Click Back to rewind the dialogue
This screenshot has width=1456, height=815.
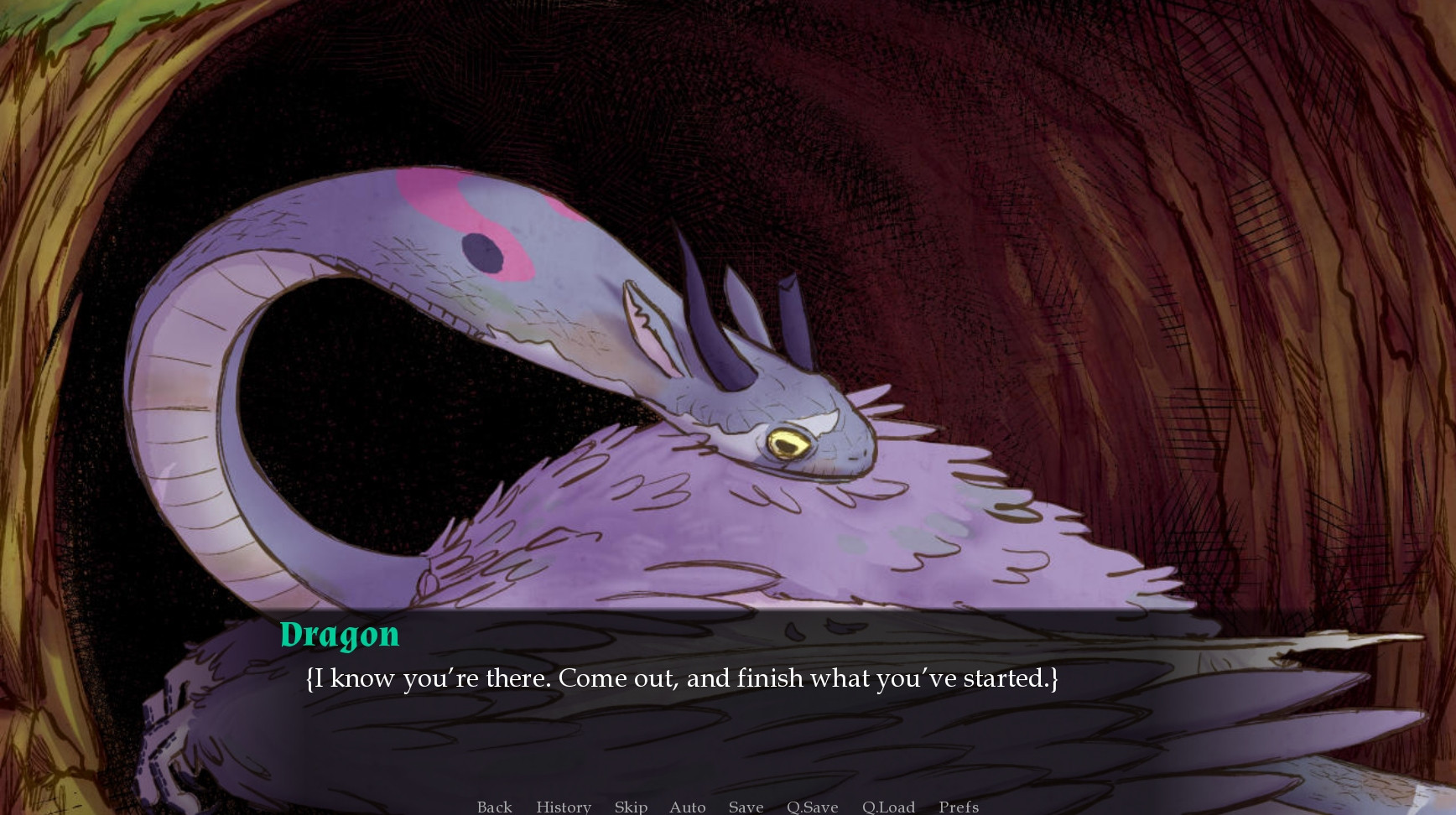(494, 807)
